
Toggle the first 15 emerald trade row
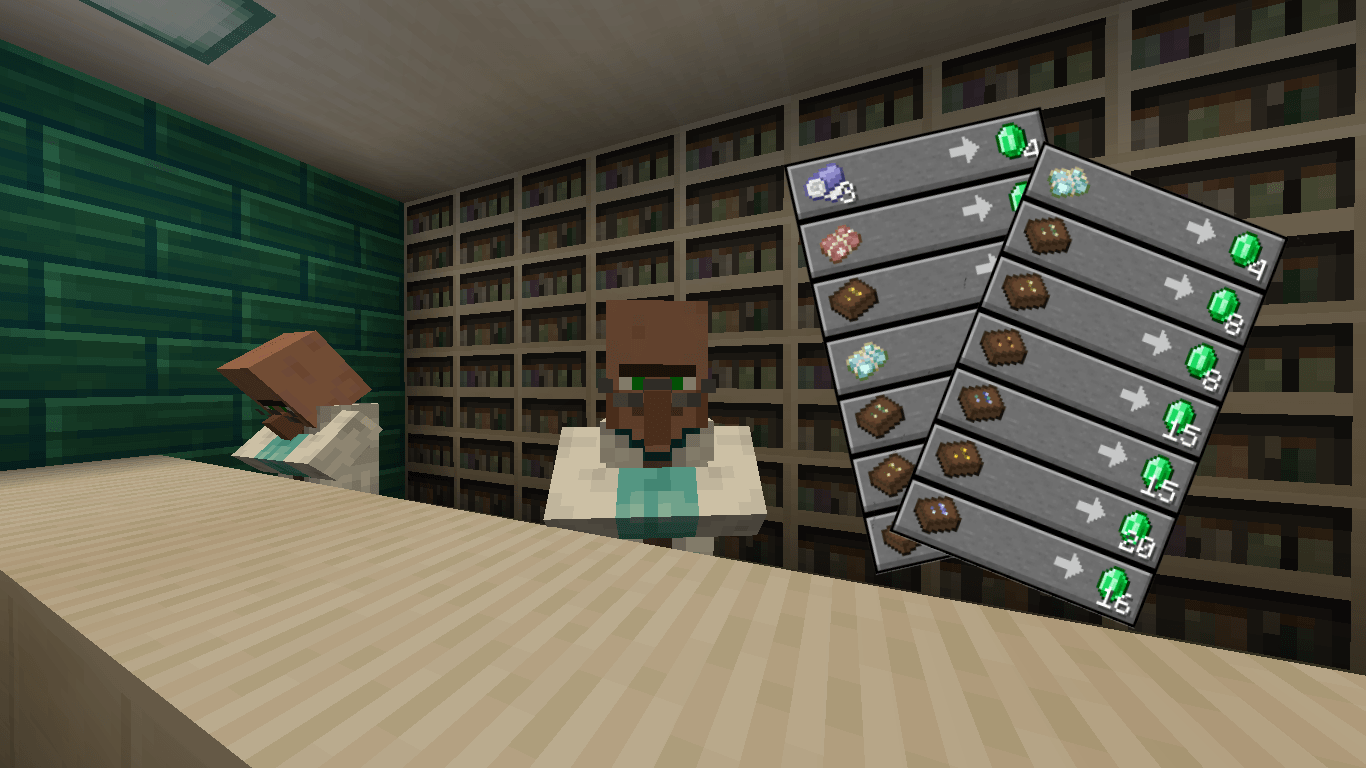[x=1177, y=415]
